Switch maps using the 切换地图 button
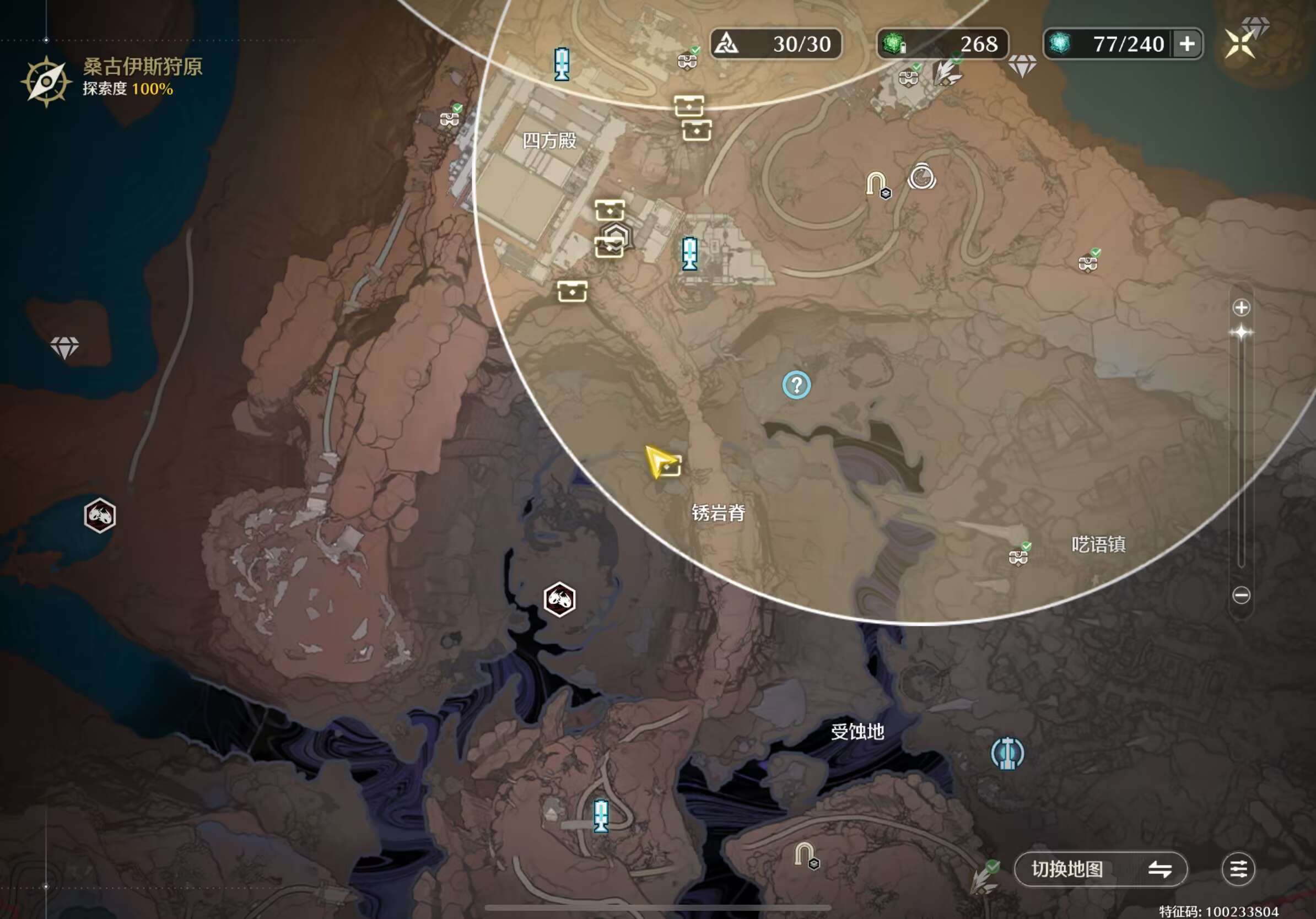The image size is (1316, 919). (1101, 869)
